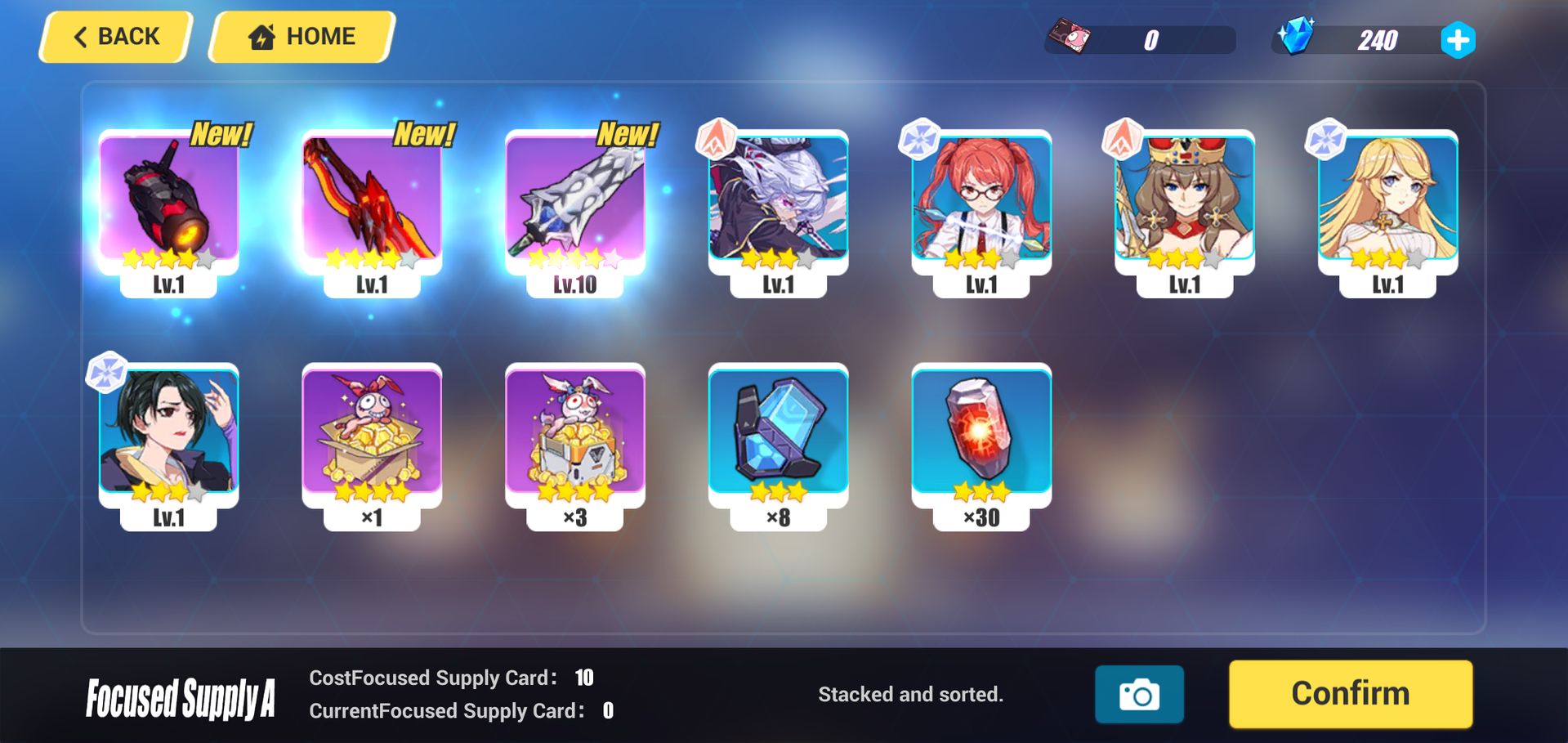This screenshot has width=1568, height=743.
Task: Select the Lv.10 lance weapon marked New!
Action: click(x=574, y=204)
